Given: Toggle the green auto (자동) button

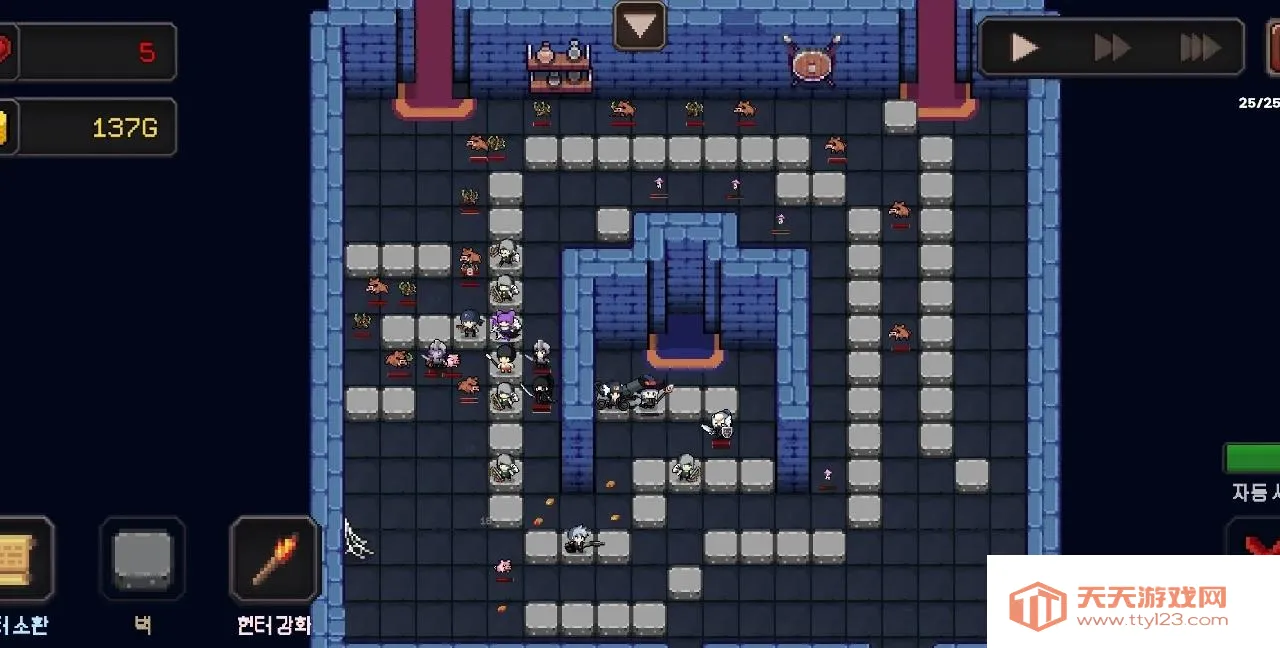Looking at the screenshot, I should pos(1254,458).
